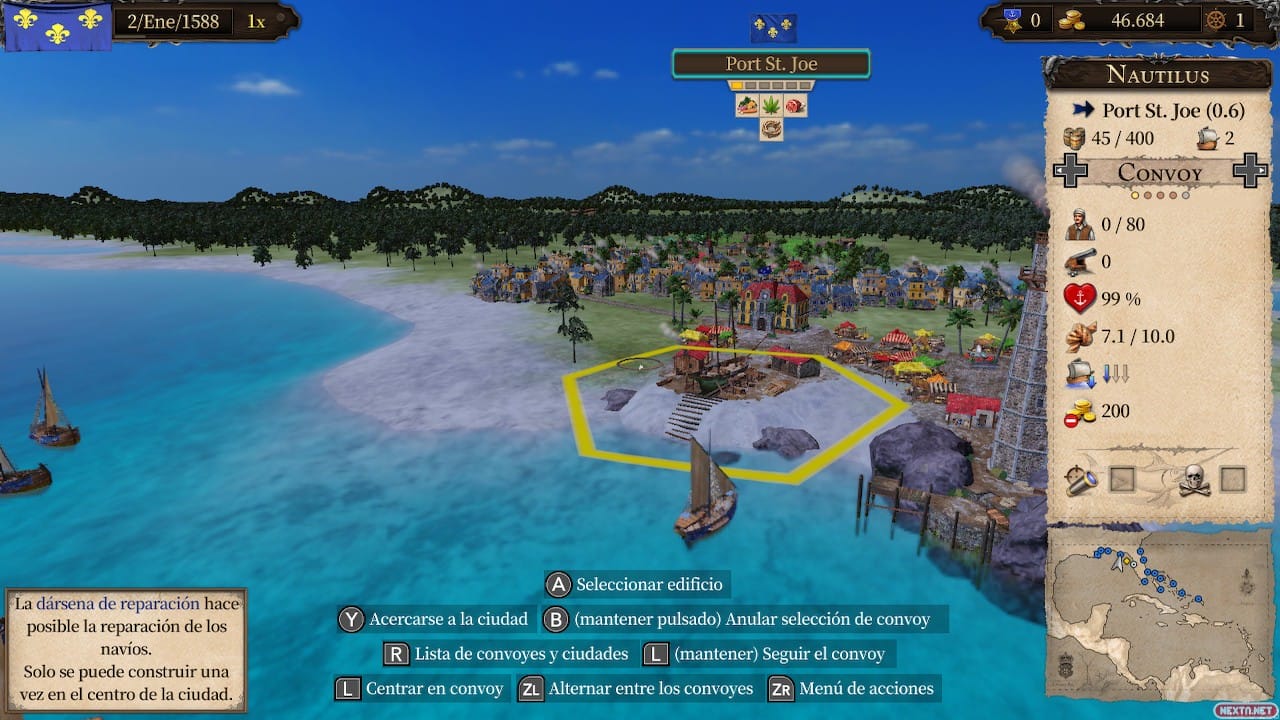
Task: Select the fruits and vegetables goods icon
Action: pyautogui.click(x=746, y=106)
